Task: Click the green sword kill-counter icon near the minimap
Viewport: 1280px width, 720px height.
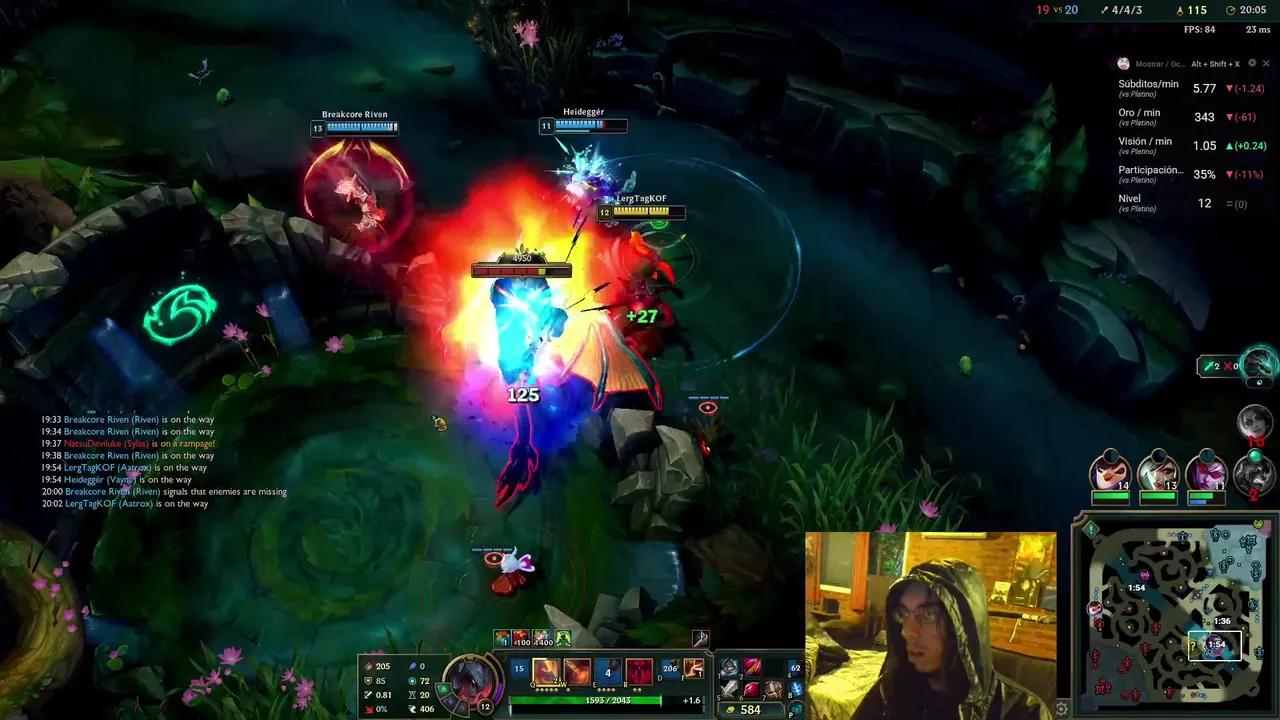Action: (x=1210, y=365)
